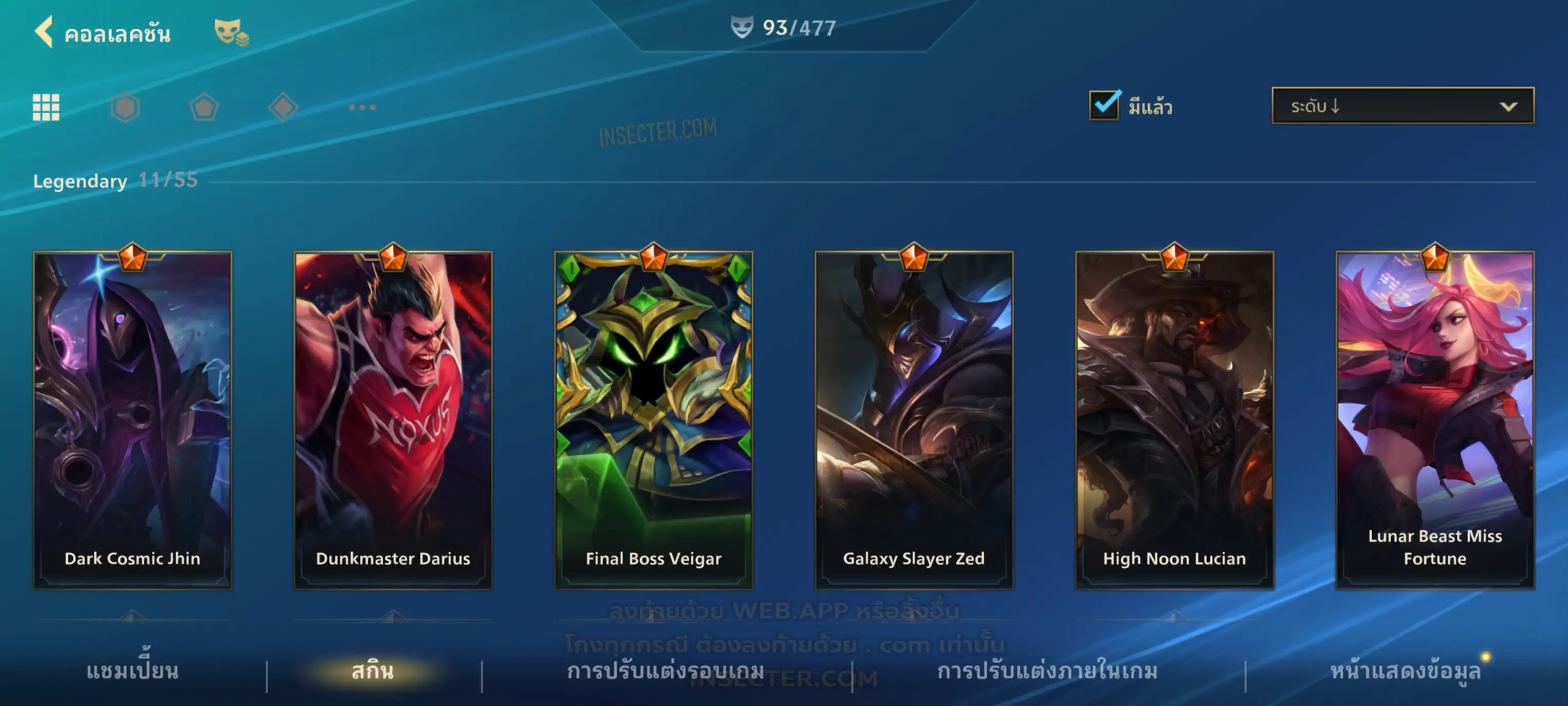
Task: Show all skins with the grid filter
Action: pos(46,107)
